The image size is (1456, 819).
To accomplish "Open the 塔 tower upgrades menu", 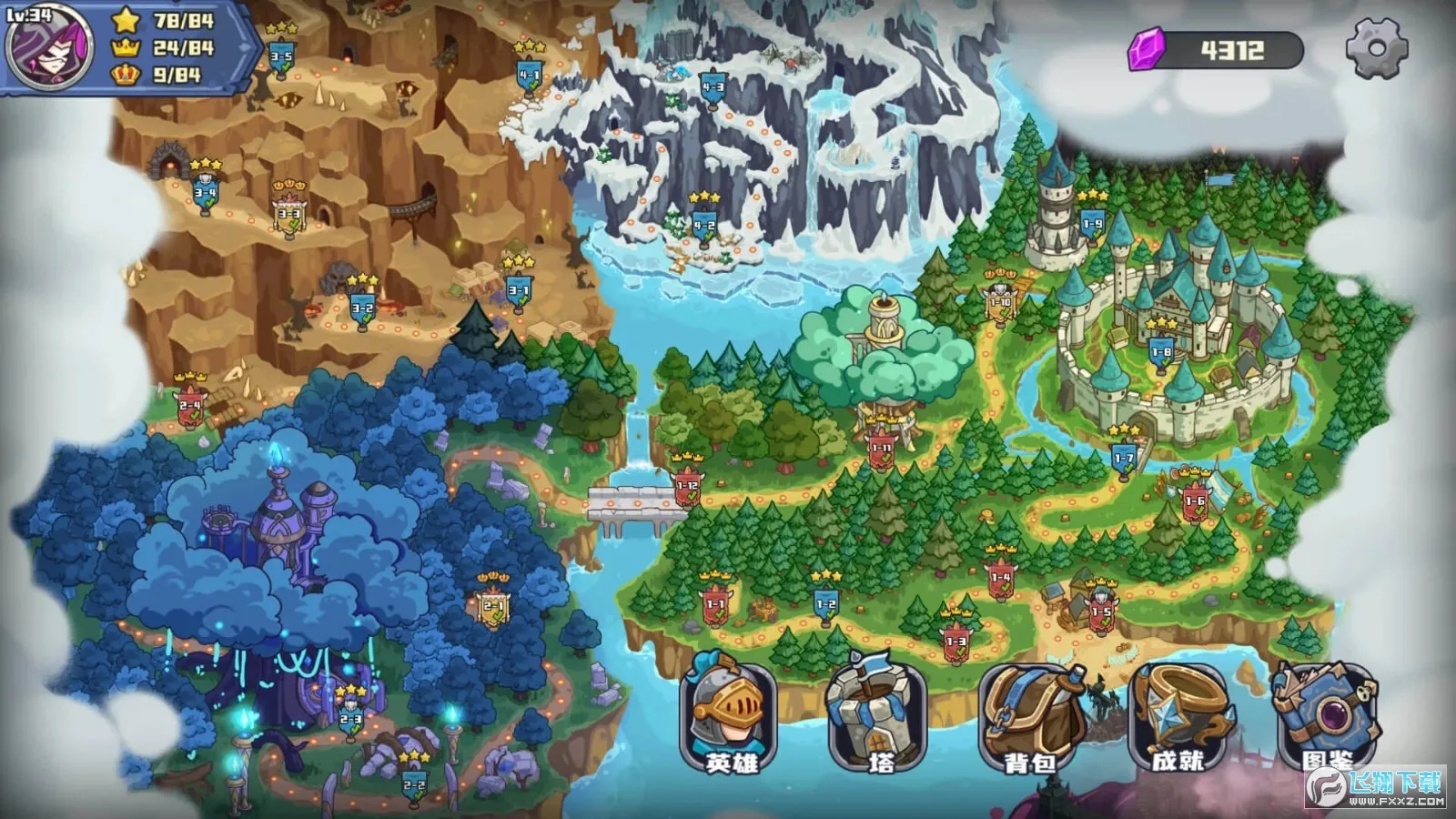I will click(x=876, y=716).
